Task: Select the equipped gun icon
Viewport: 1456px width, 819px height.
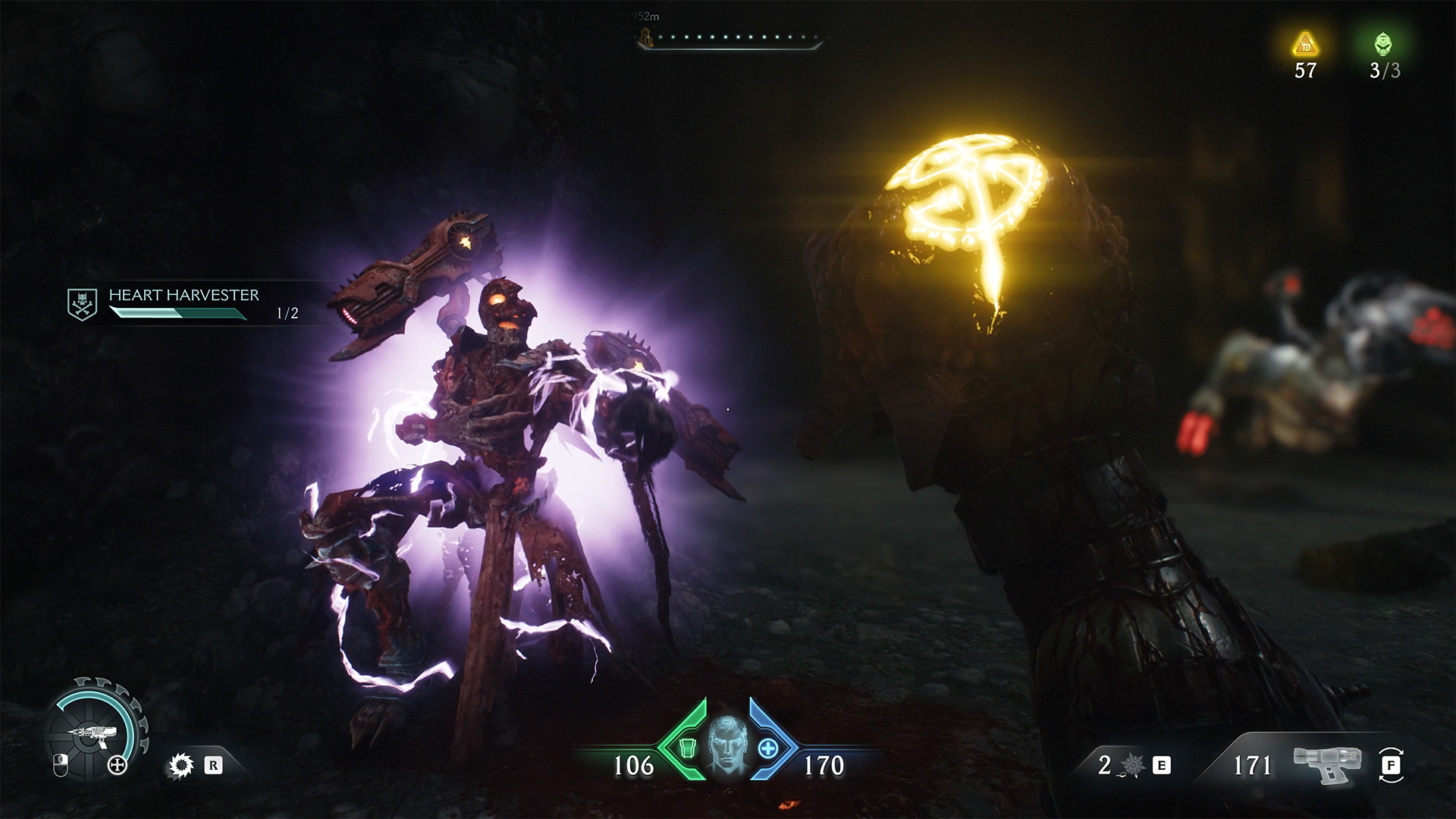Action: click(x=1326, y=764)
